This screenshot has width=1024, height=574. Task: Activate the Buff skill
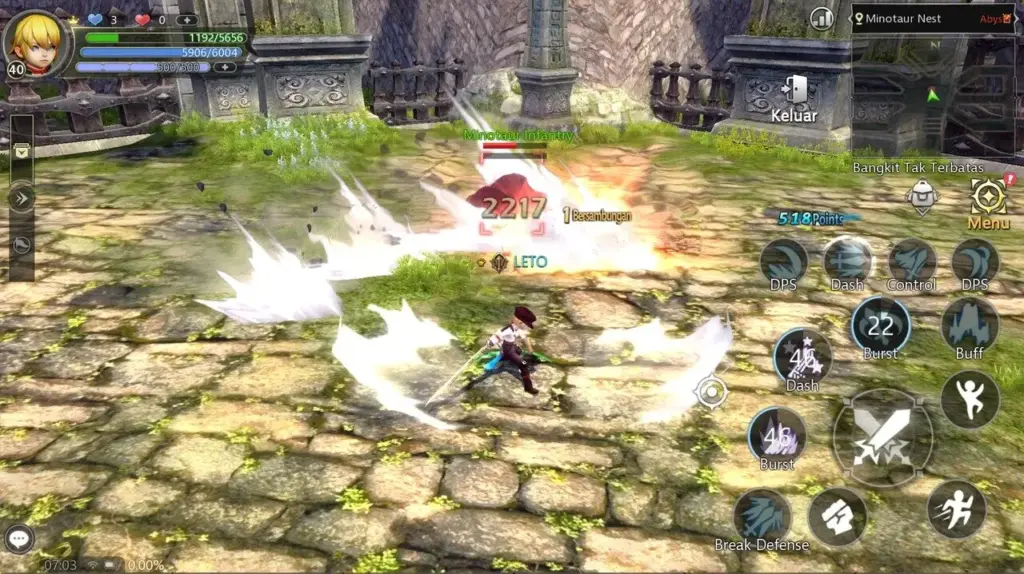click(969, 326)
